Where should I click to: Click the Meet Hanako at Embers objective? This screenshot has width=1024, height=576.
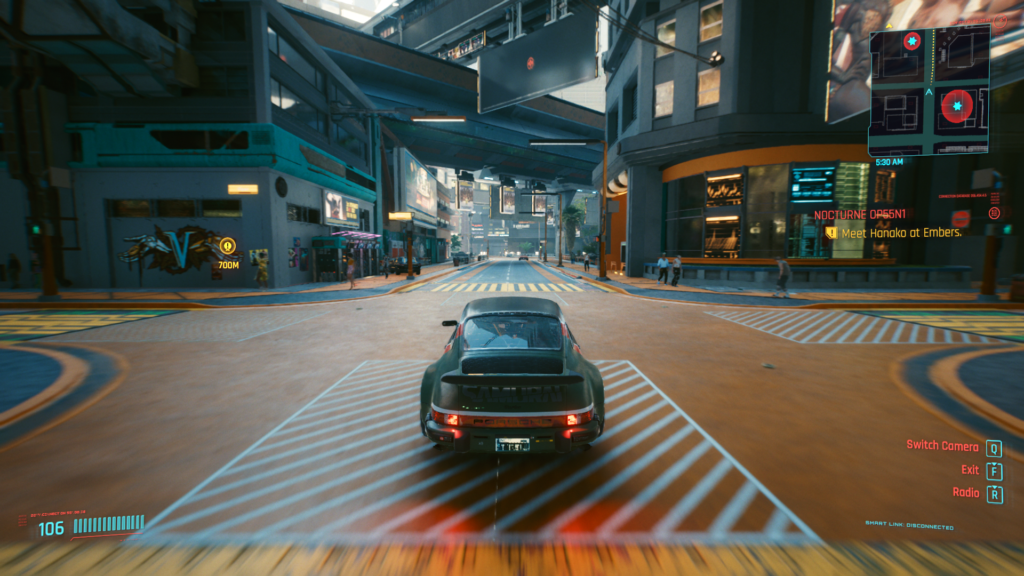click(x=900, y=232)
